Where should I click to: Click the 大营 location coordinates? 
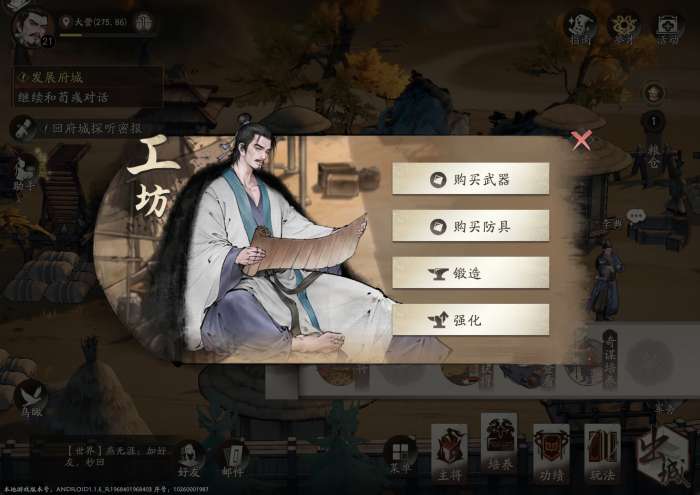[96, 21]
